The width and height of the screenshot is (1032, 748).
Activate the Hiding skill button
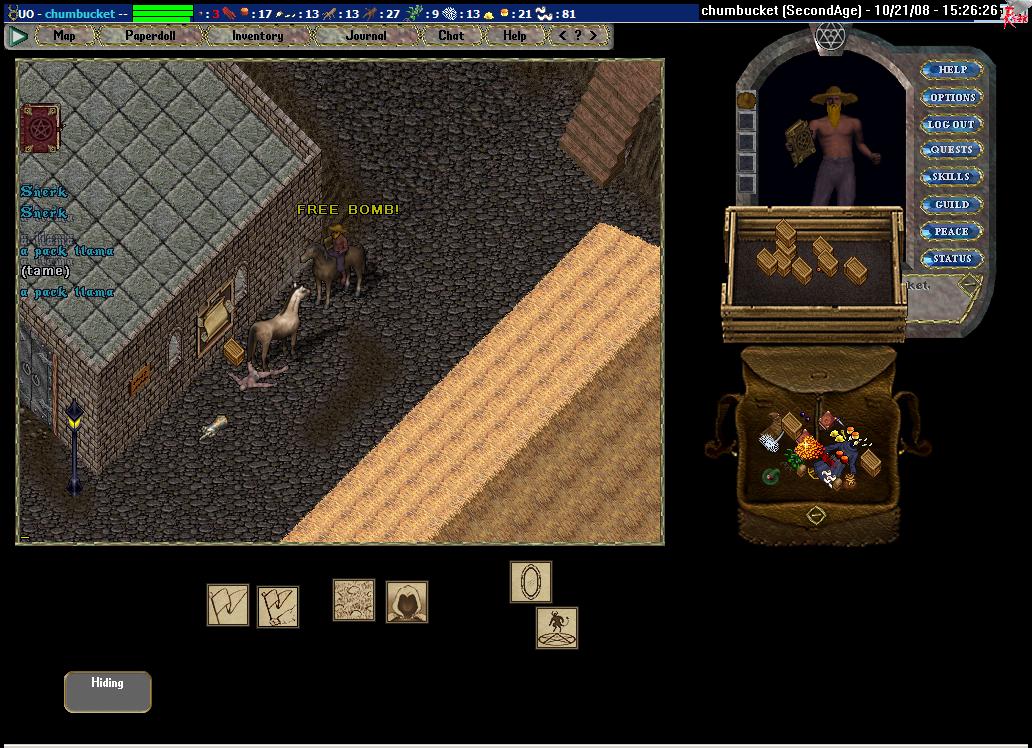(107, 691)
